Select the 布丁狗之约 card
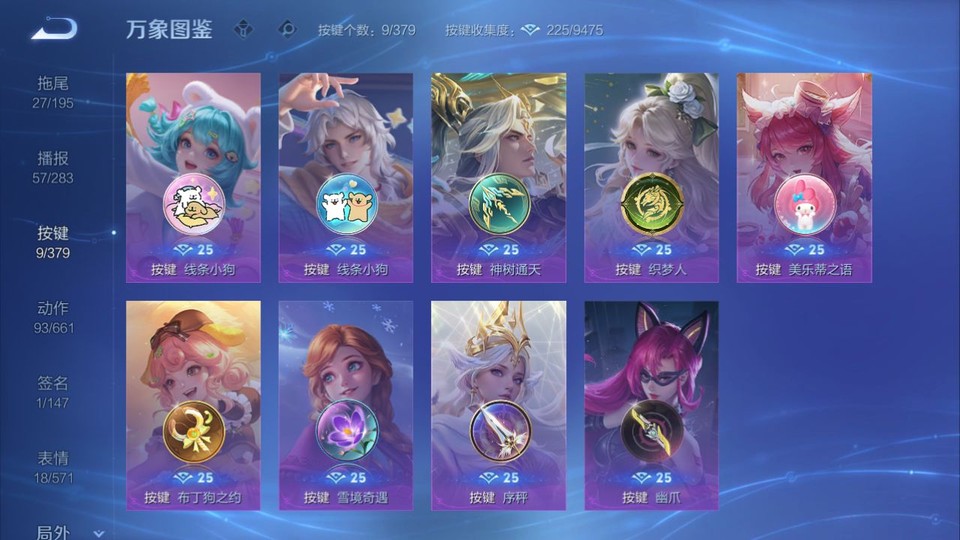 (x=193, y=405)
